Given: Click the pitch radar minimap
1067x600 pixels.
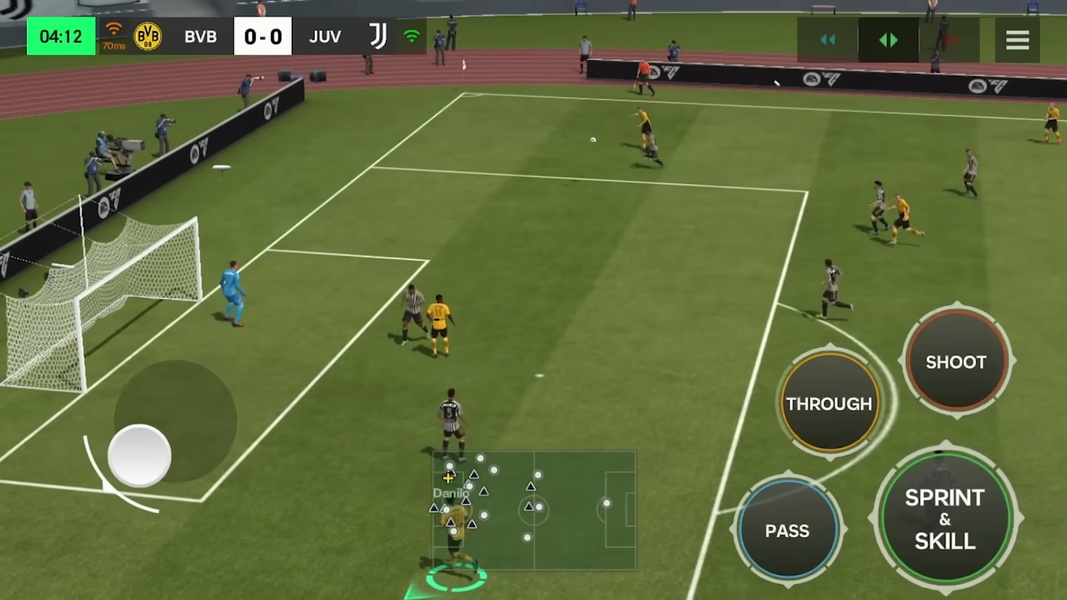Looking at the screenshot, I should [x=534, y=509].
